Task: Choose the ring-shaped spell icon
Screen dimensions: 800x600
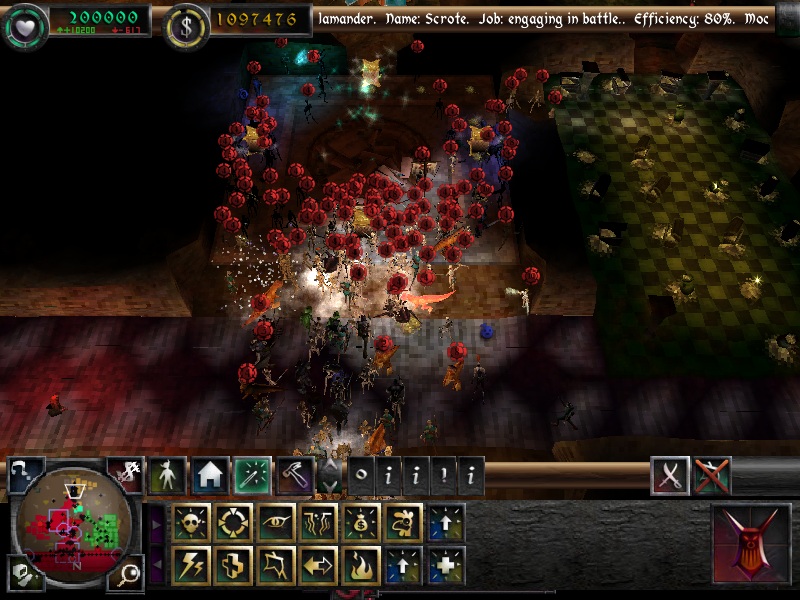Action: click(233, 522)
